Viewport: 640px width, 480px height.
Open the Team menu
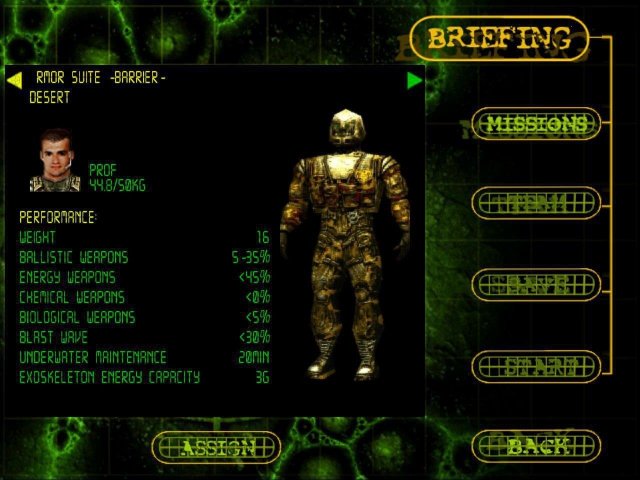tap(536, 204)
